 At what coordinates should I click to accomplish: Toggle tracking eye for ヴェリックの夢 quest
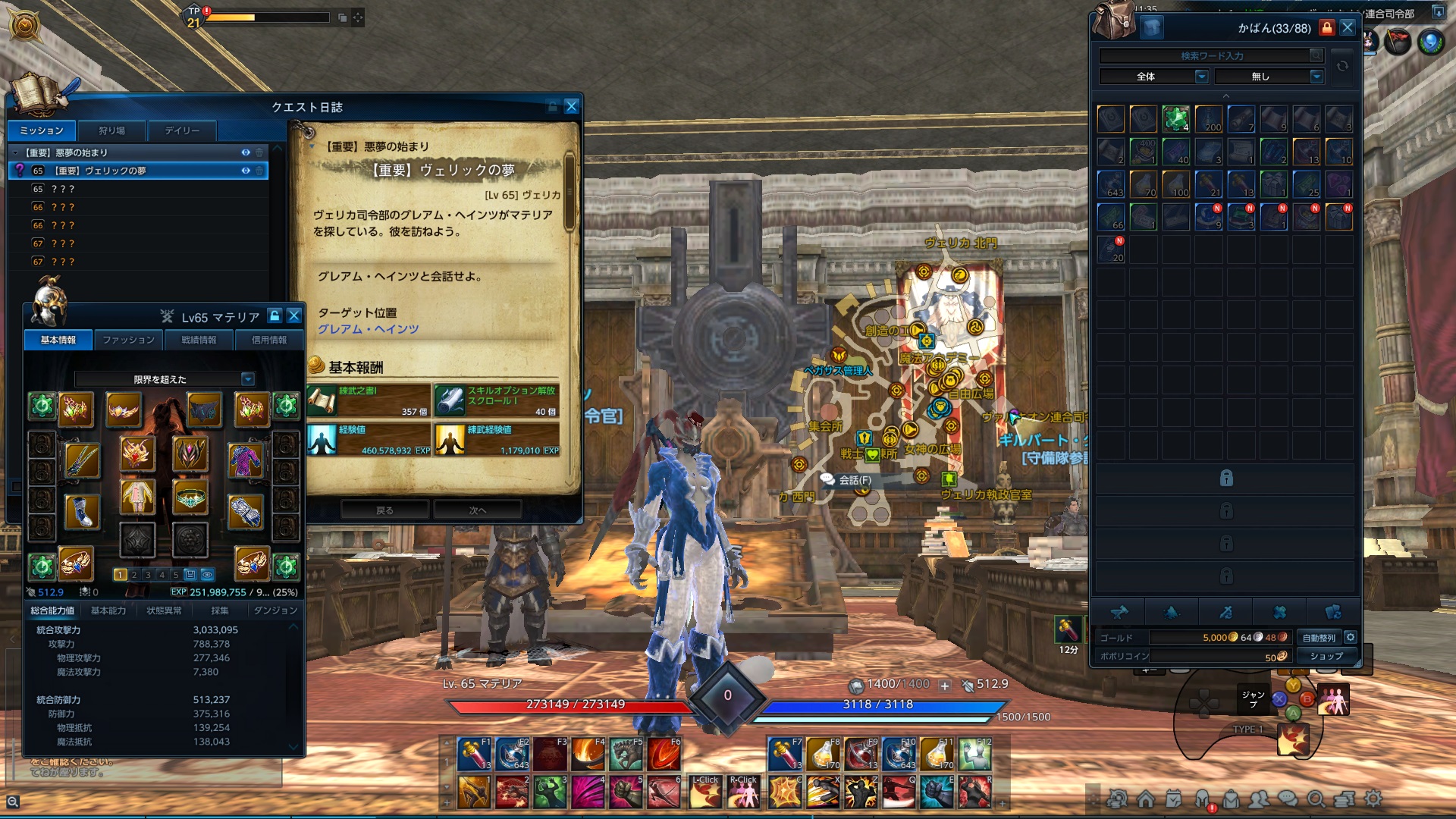coord(245,171)
